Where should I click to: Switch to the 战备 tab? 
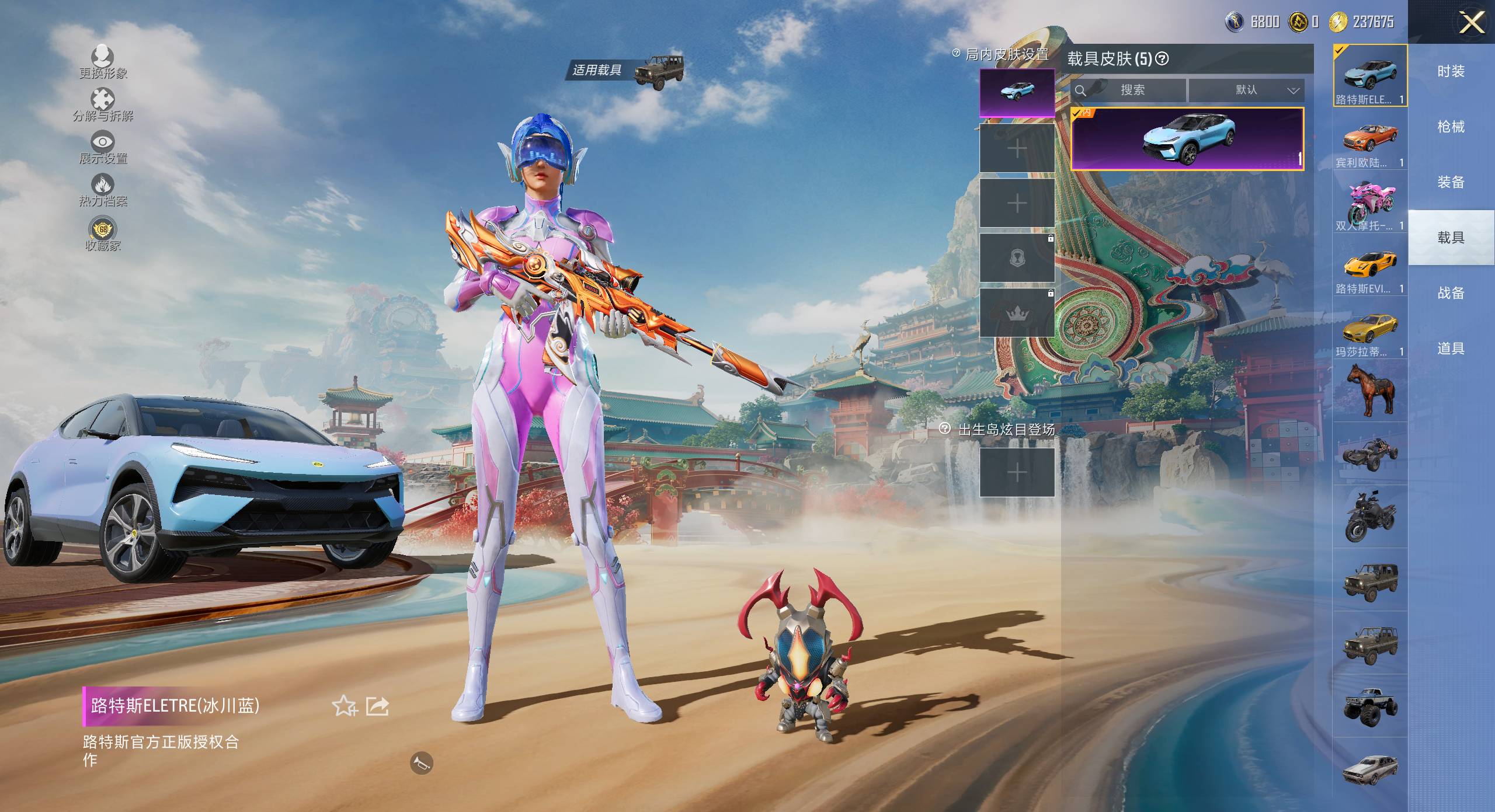(x=1451, y=293)
